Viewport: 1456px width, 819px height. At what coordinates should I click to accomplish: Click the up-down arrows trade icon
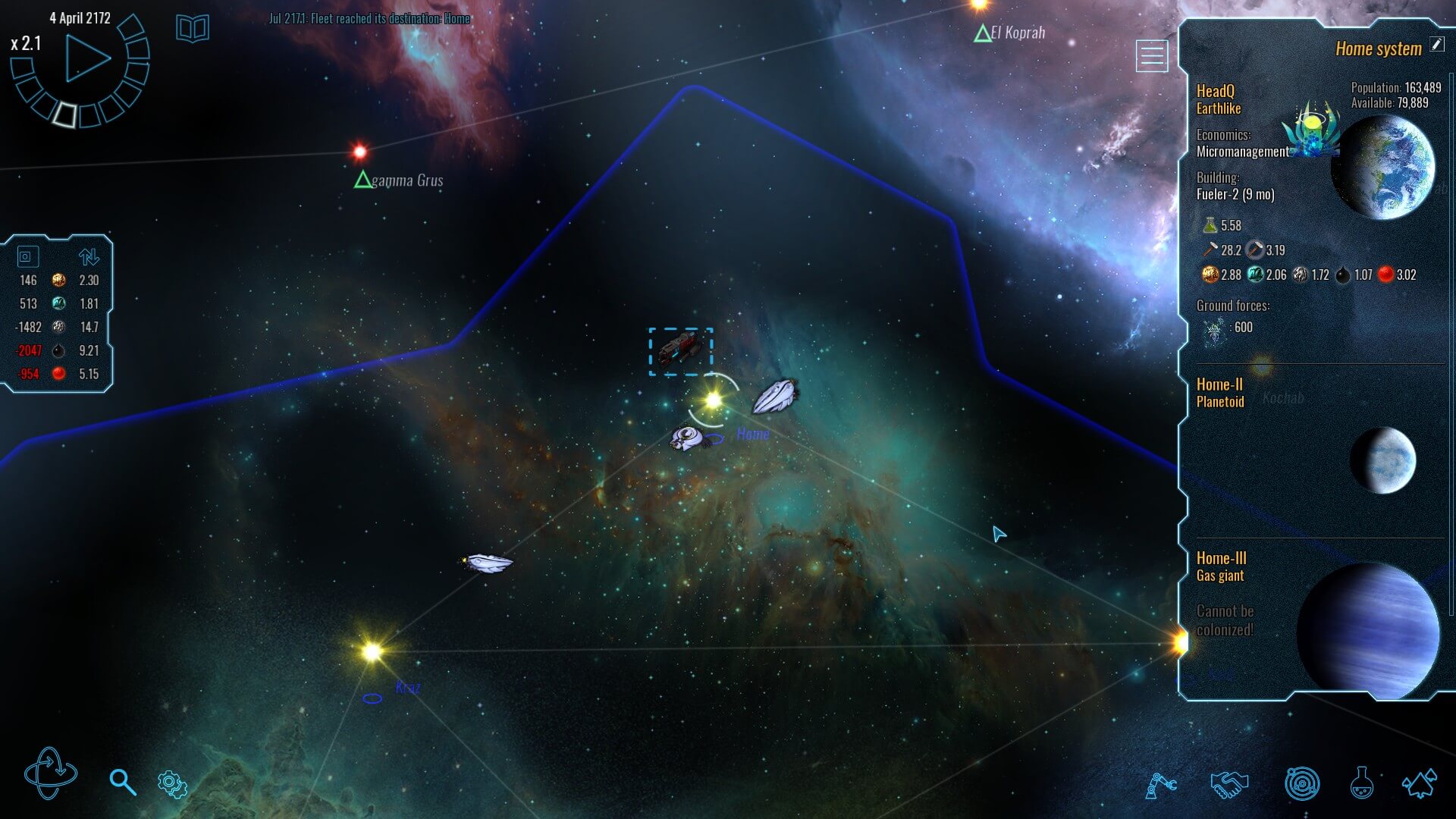click(89, 256)
